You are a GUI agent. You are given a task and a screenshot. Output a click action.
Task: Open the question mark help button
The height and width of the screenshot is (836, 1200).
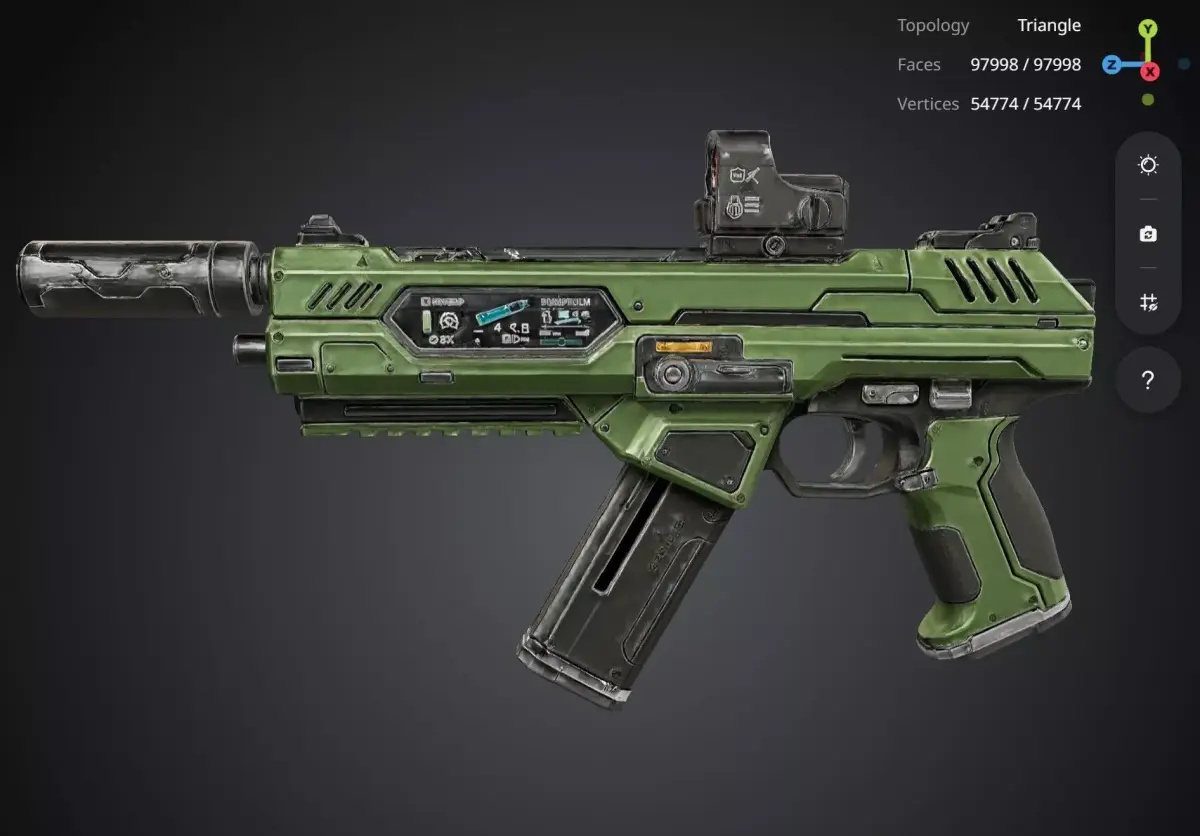[1148, 380]
